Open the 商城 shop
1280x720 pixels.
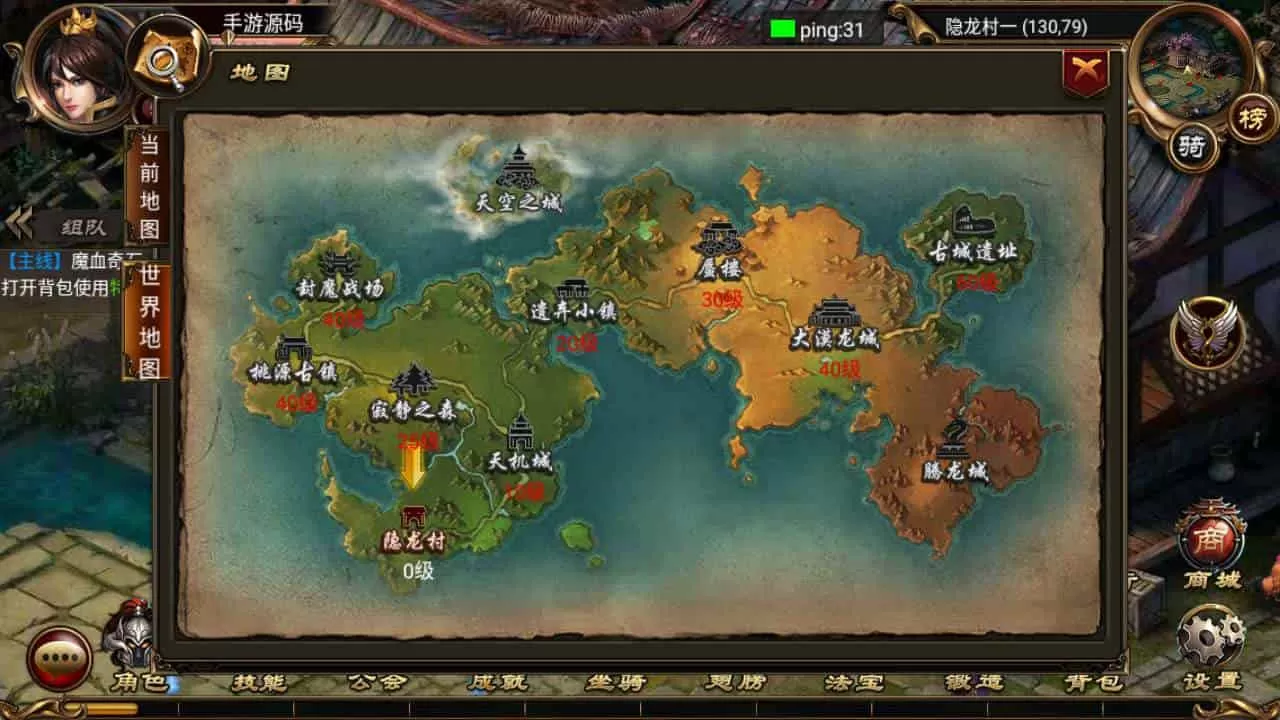click(1210, 543)
